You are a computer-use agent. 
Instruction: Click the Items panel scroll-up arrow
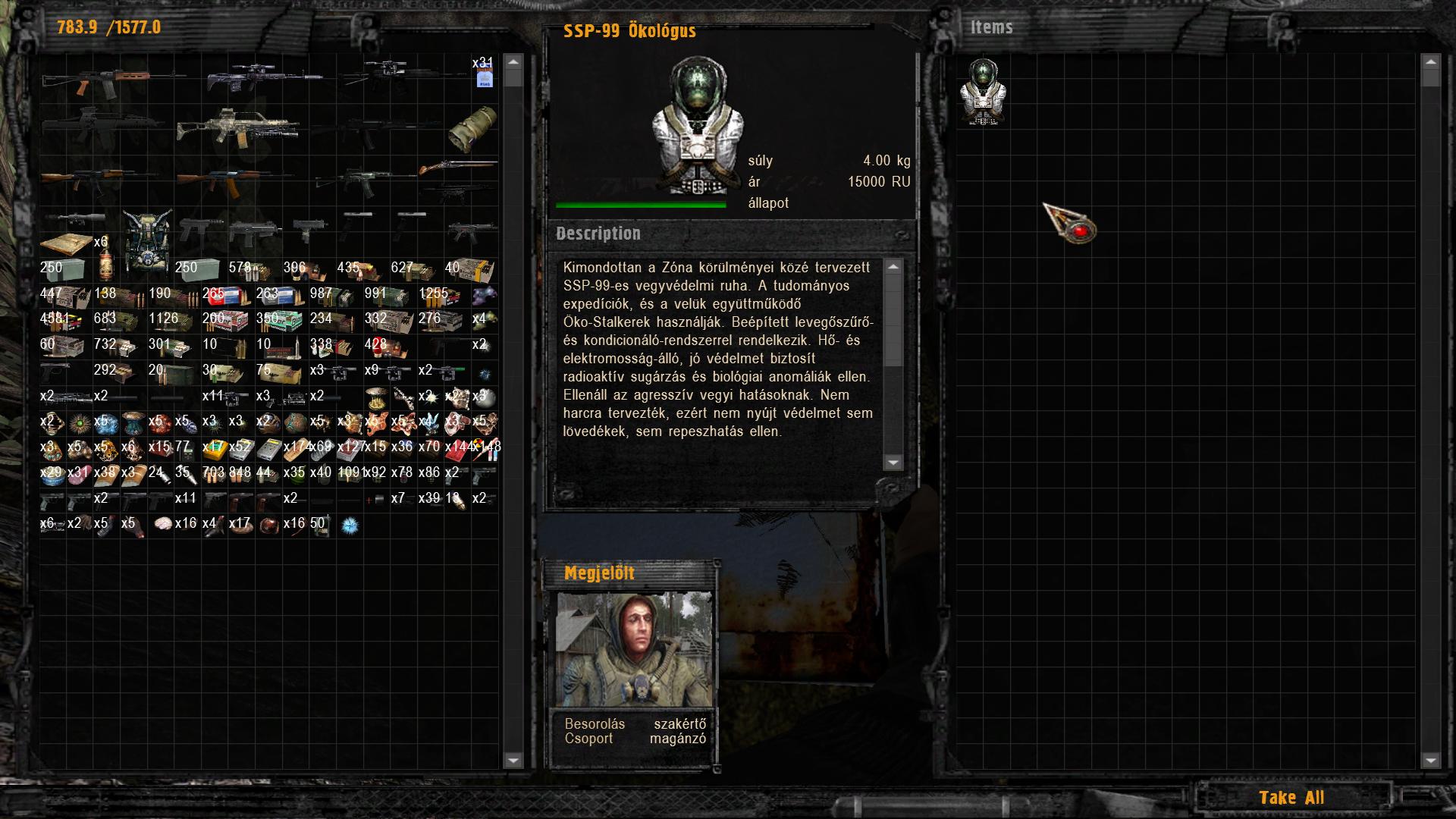pos(1430,62)
